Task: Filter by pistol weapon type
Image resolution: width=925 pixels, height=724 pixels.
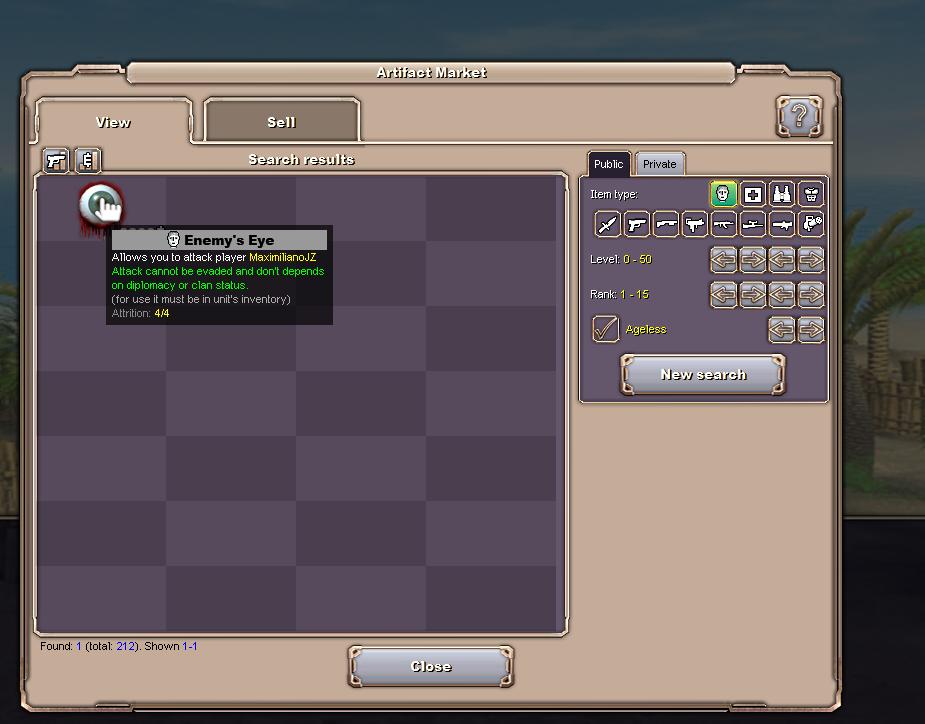Action: tap(637, 225)
